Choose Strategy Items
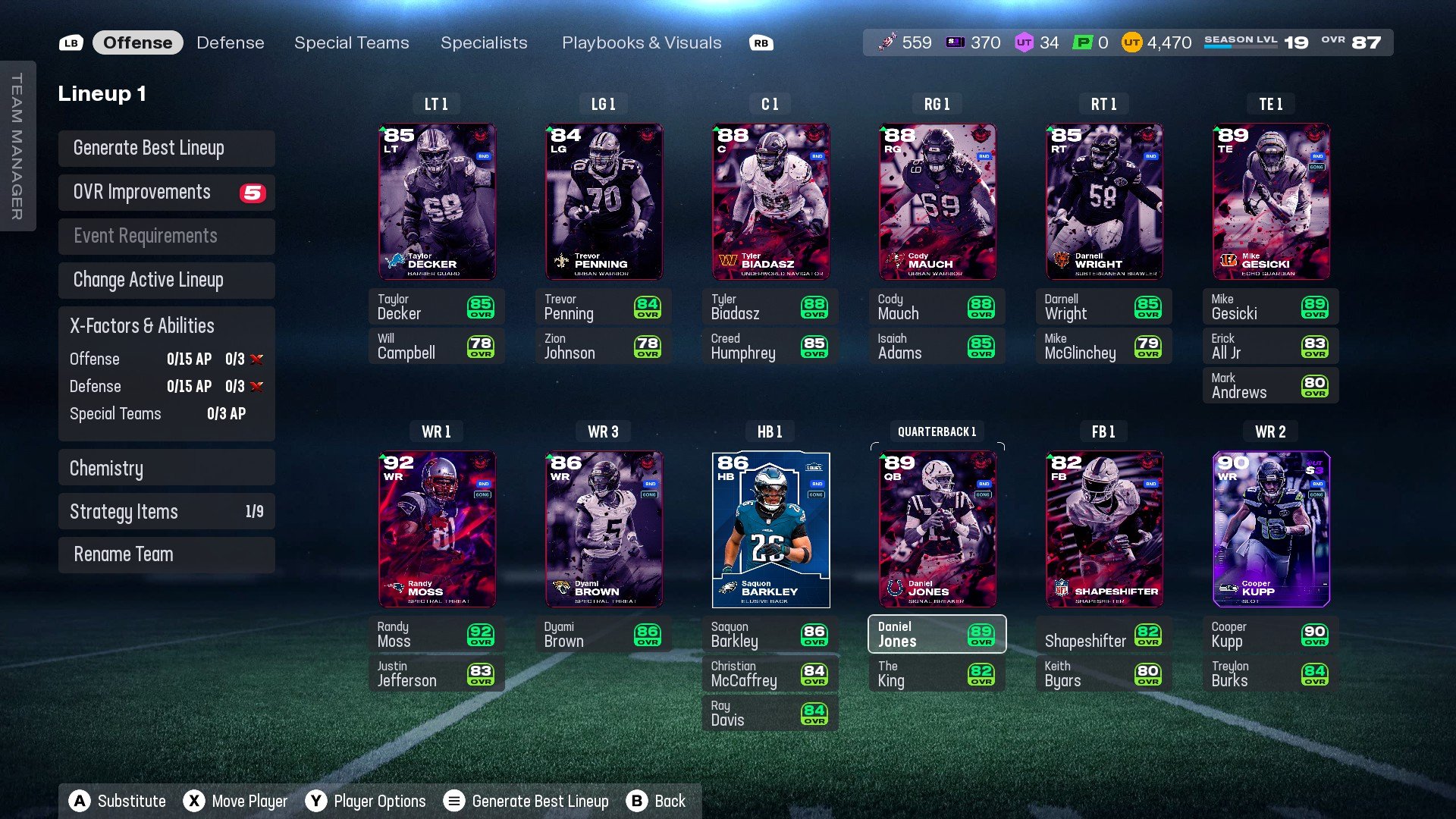1456x819 pixels. pos(166,512)
